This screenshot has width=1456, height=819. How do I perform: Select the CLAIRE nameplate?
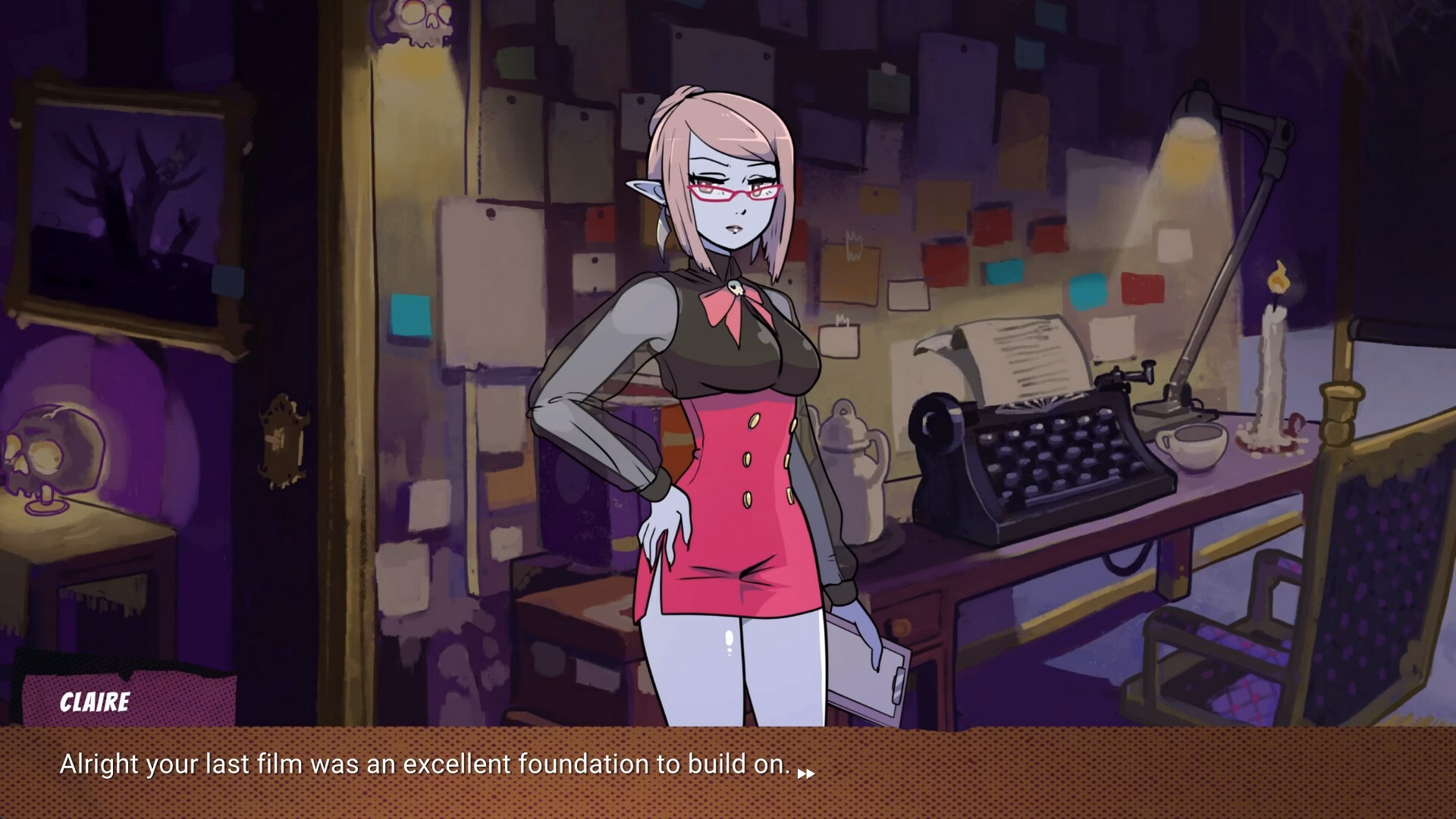pyautogui.click(x=95, y=702)
